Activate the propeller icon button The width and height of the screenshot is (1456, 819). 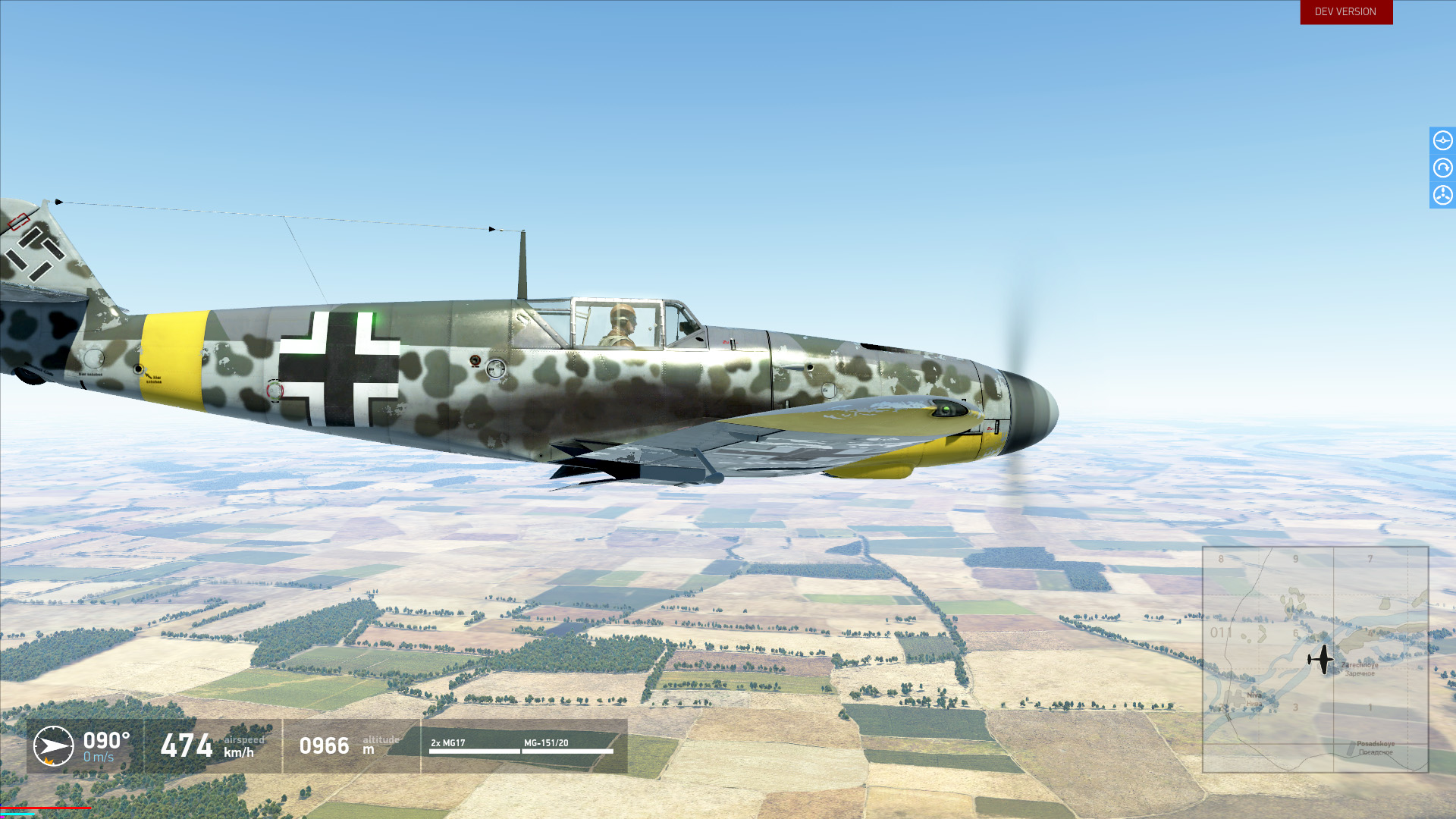click(x=1442, y=195)
